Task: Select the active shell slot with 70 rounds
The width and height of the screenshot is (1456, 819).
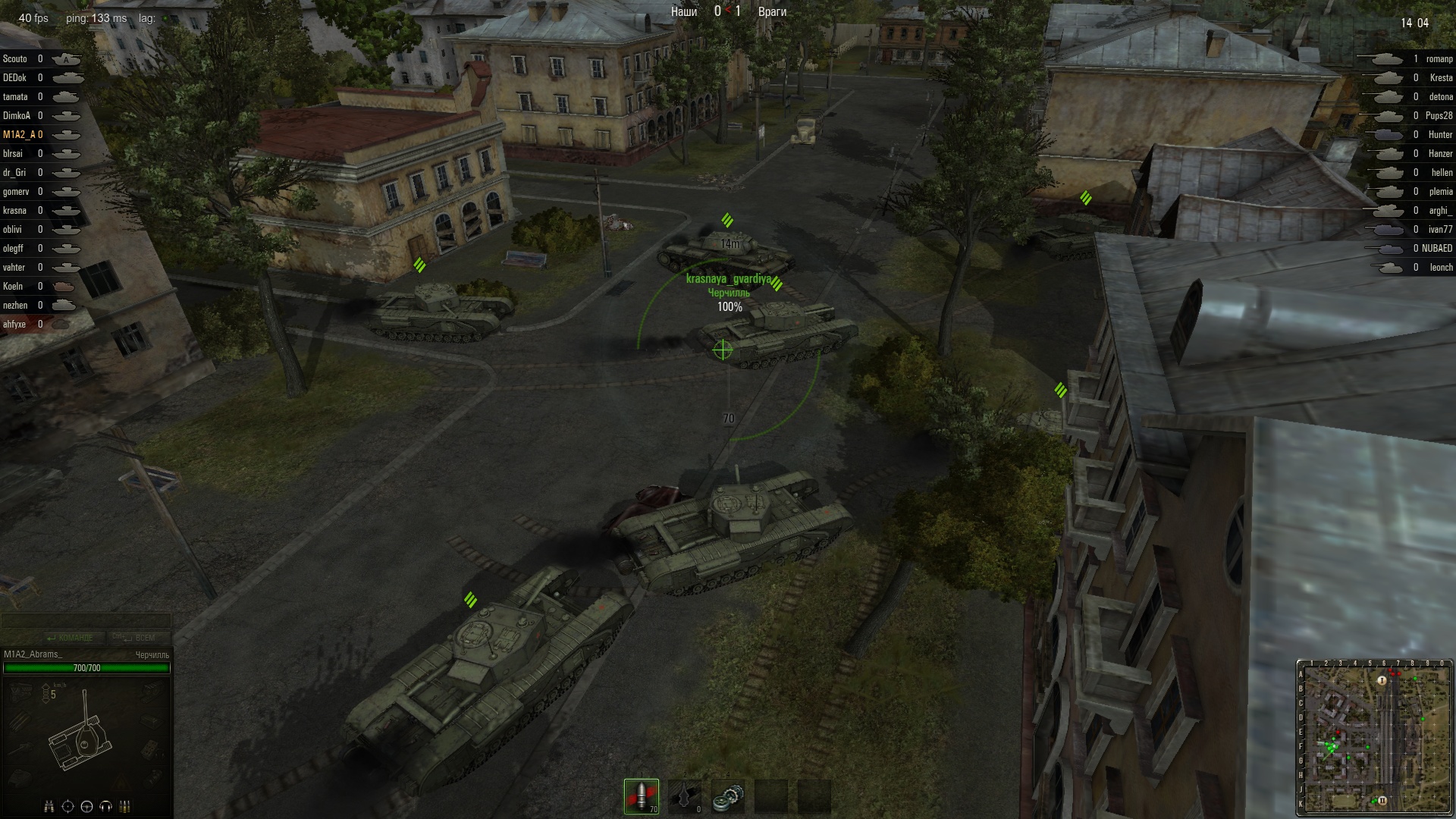Action: pos(642,796)
